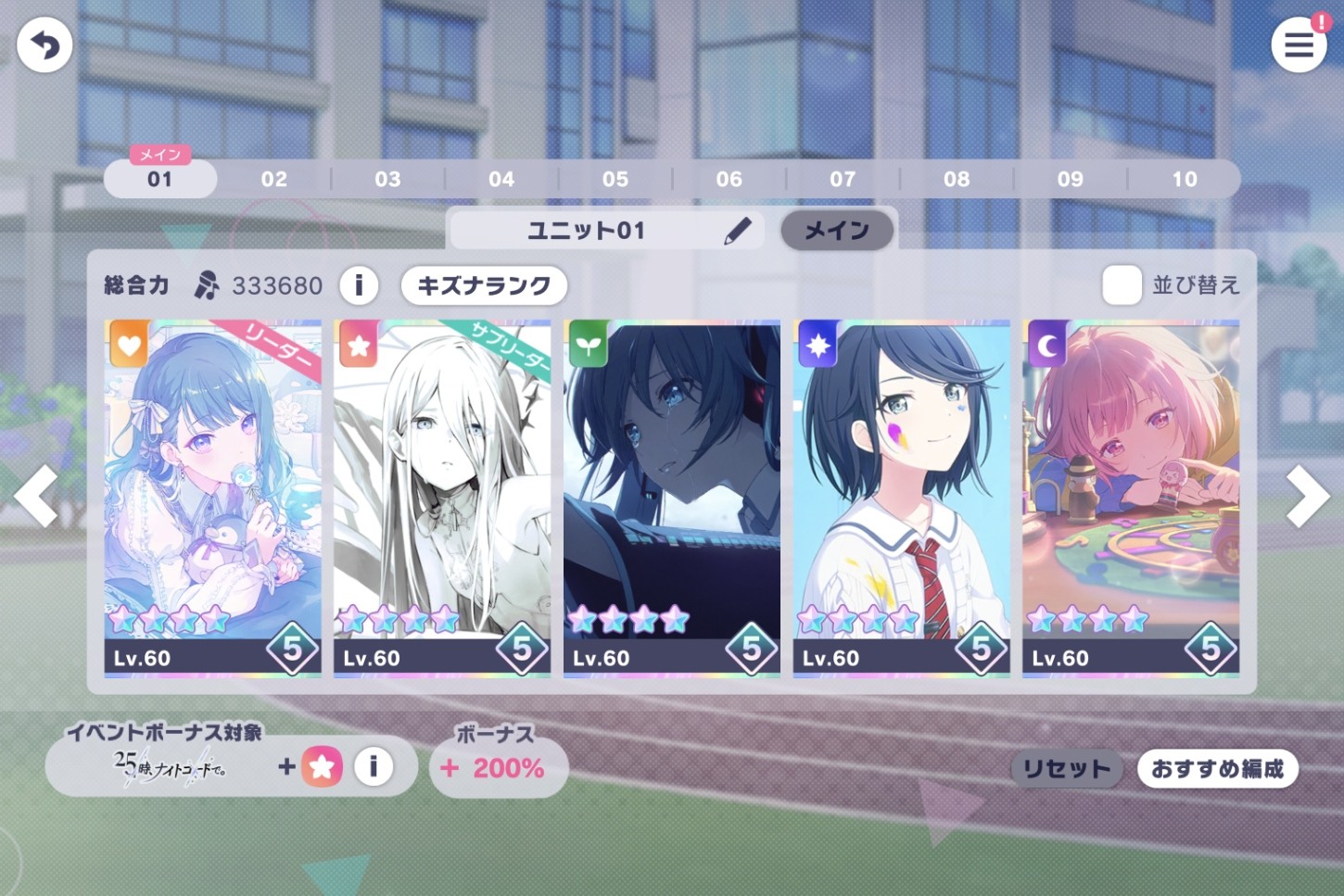Go to next unit with right arrow
The width and height of the screenshot is (1344, 896).
(x=1307, y=497)
